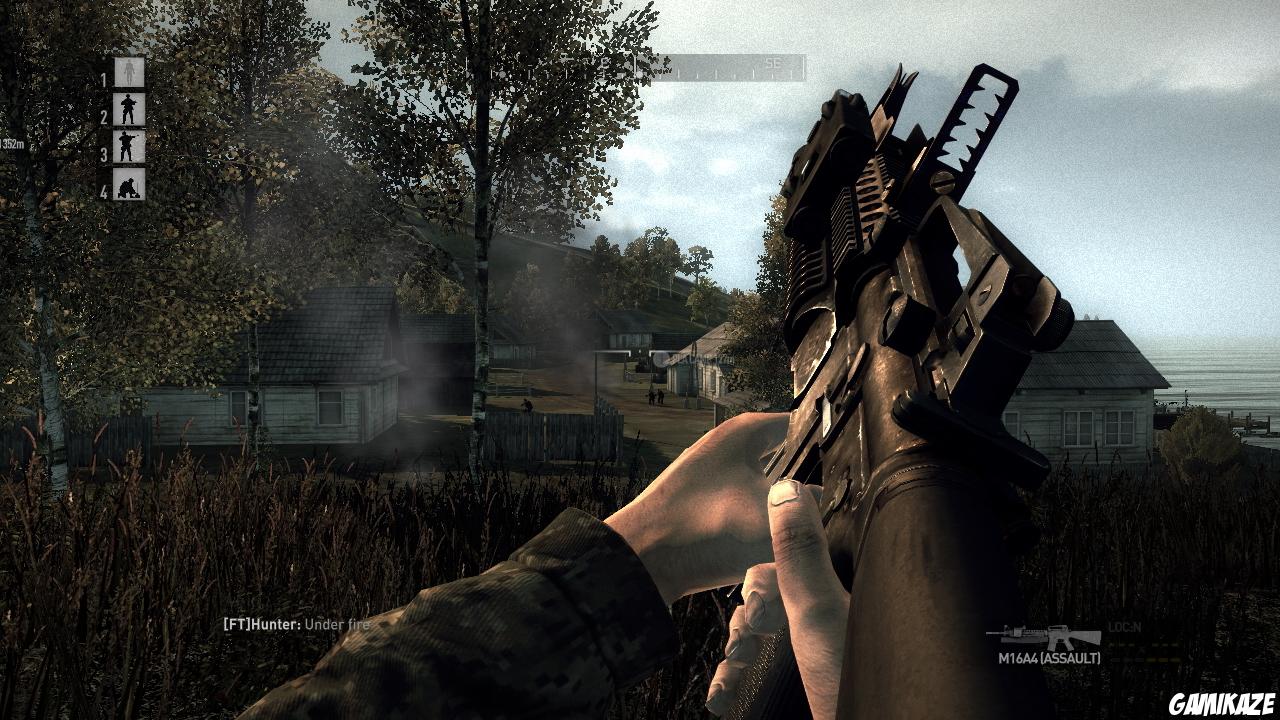This screenshot has height=720, width=1280.
Task: Open the chat log showing Hunter's message
Action: point(295,622)
